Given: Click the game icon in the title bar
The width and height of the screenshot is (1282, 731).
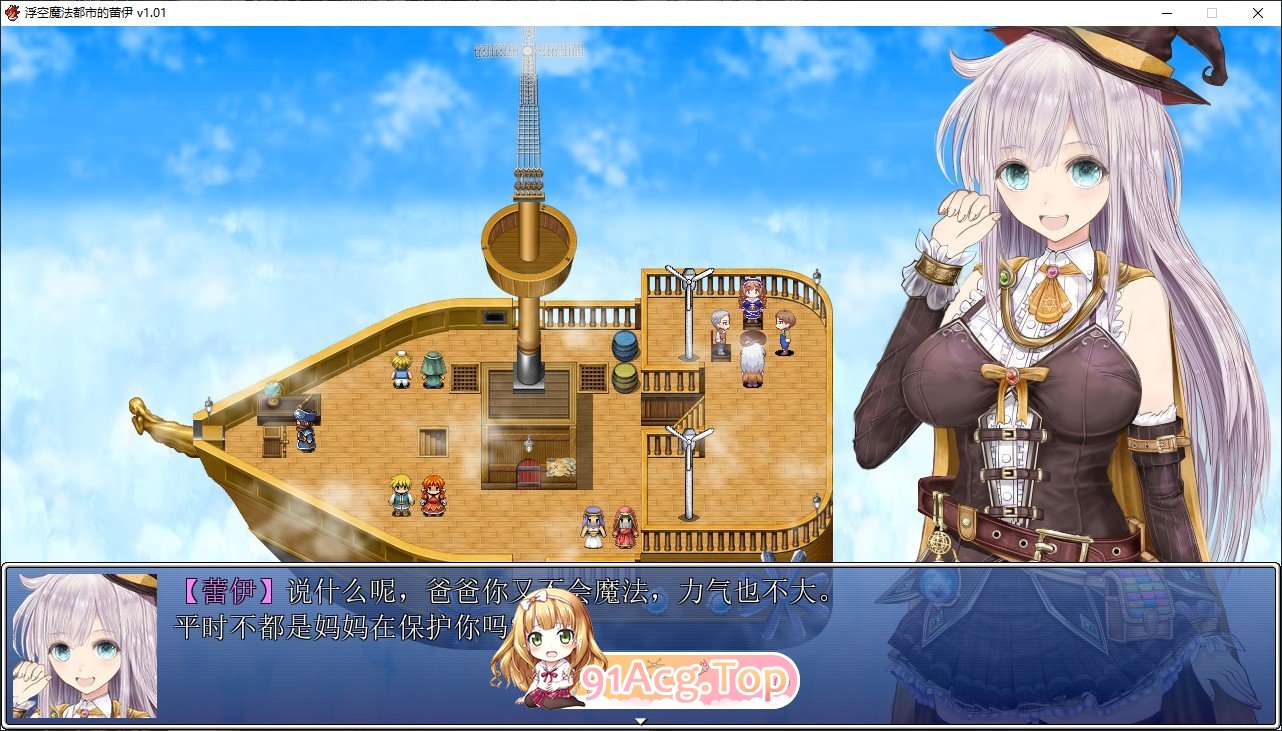Looking at the screenshot, I should [x=13, y=13].
